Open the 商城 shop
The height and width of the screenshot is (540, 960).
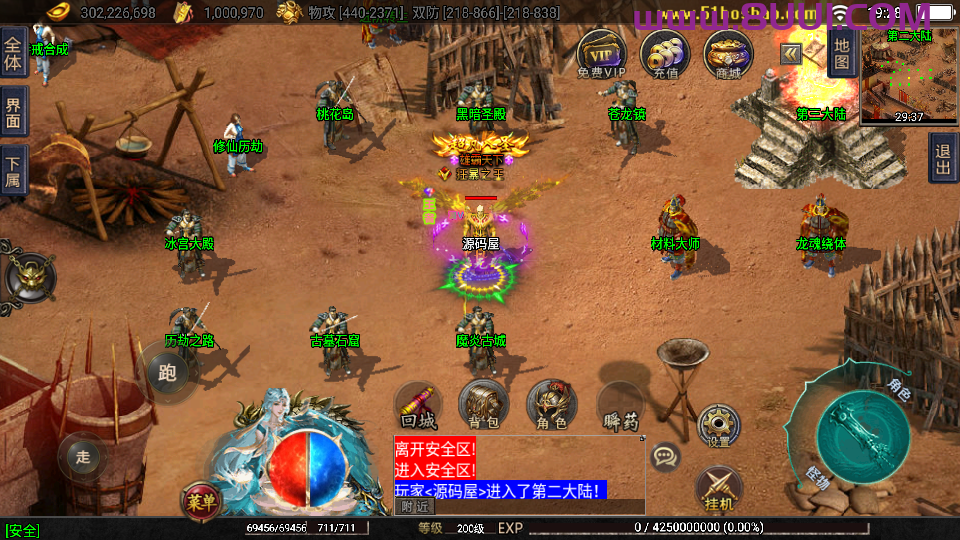click(x=727, y=52)
